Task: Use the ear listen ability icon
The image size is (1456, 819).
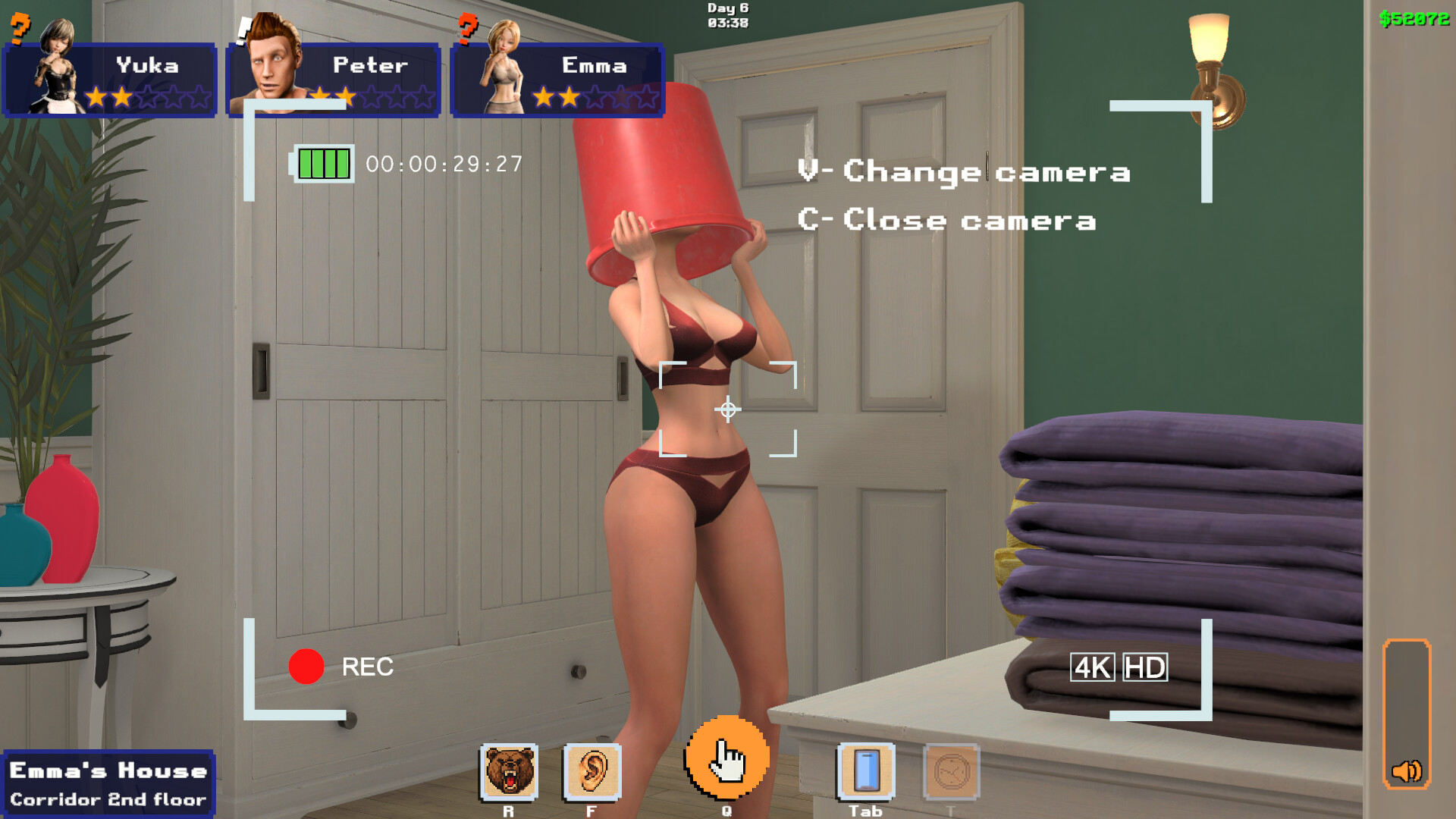Action: click(x=592, y=772)
